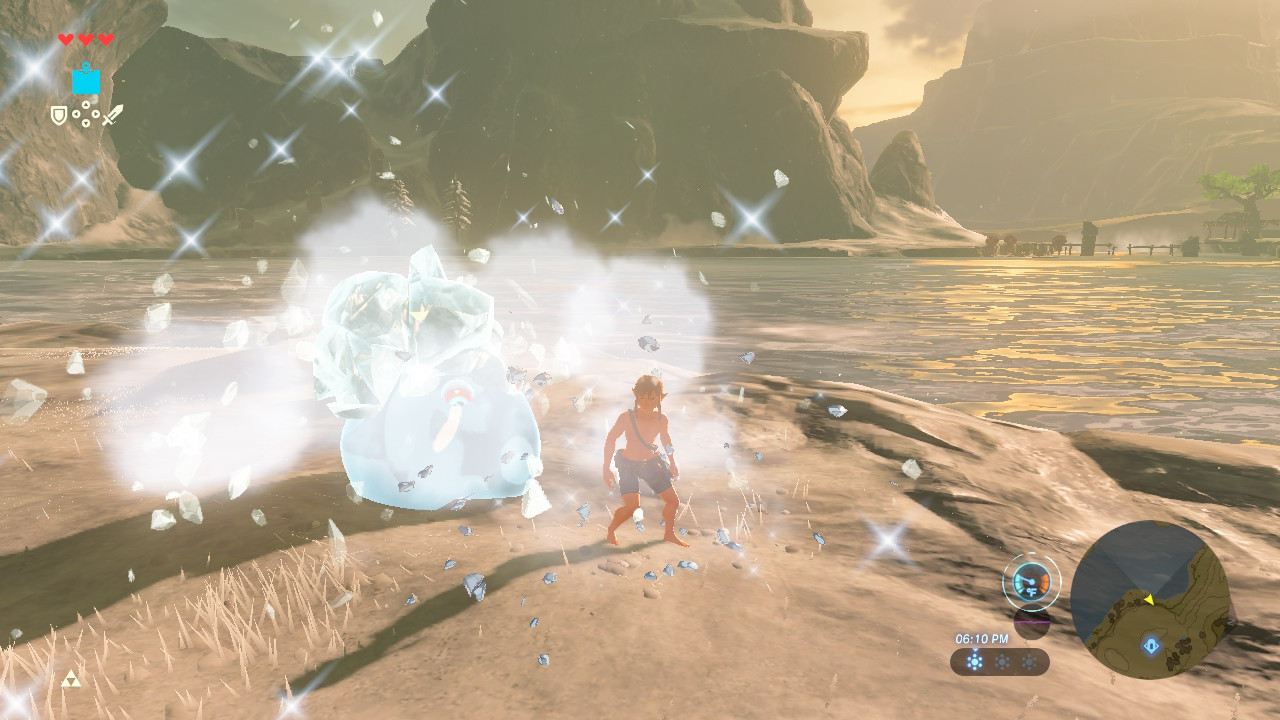Select the second snowflake weather icon
The height and width of the screenshot is (720, 1280).
[1002, 662]
